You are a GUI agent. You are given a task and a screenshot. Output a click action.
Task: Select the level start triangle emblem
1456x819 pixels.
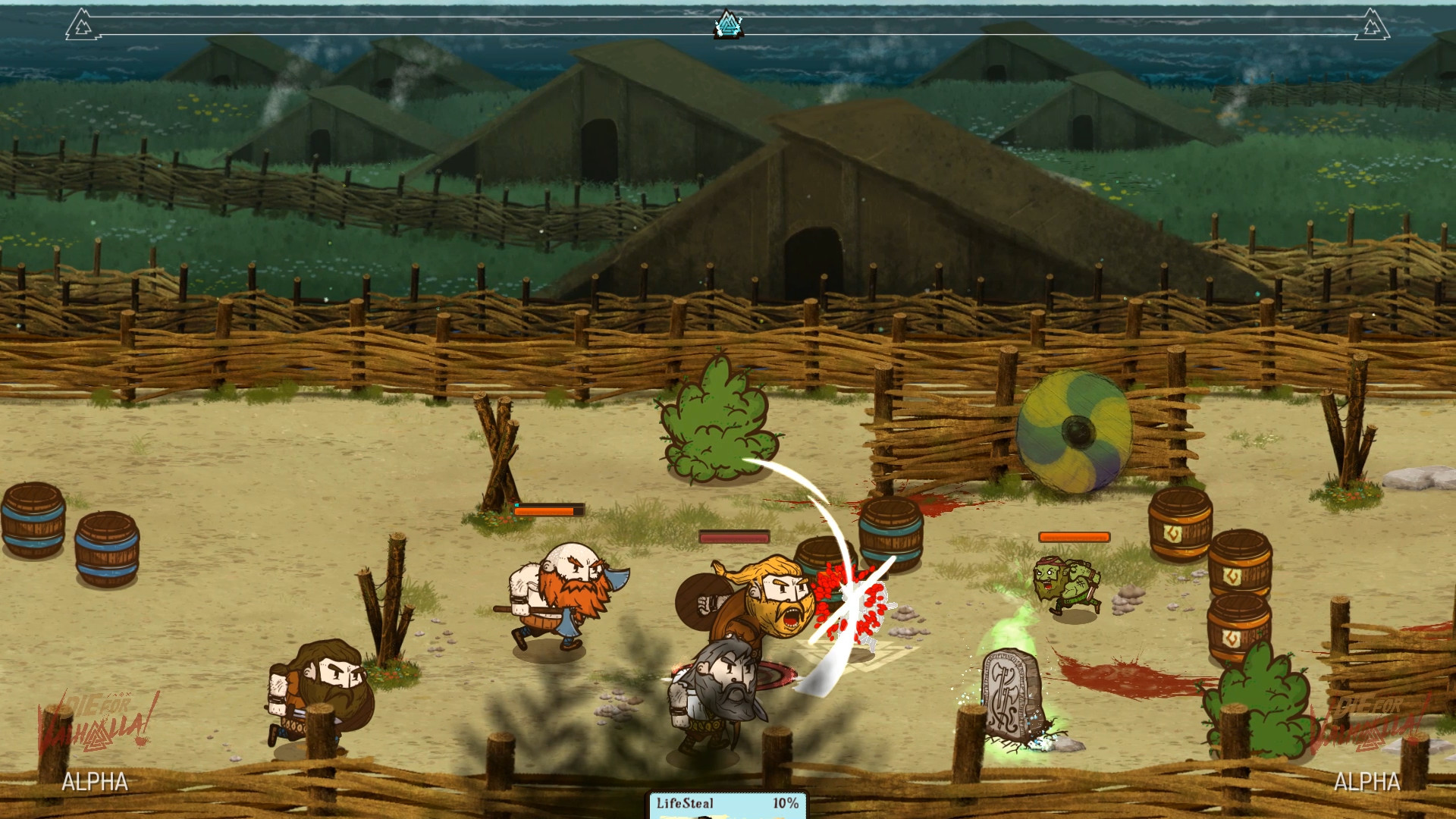coord(80,25)
